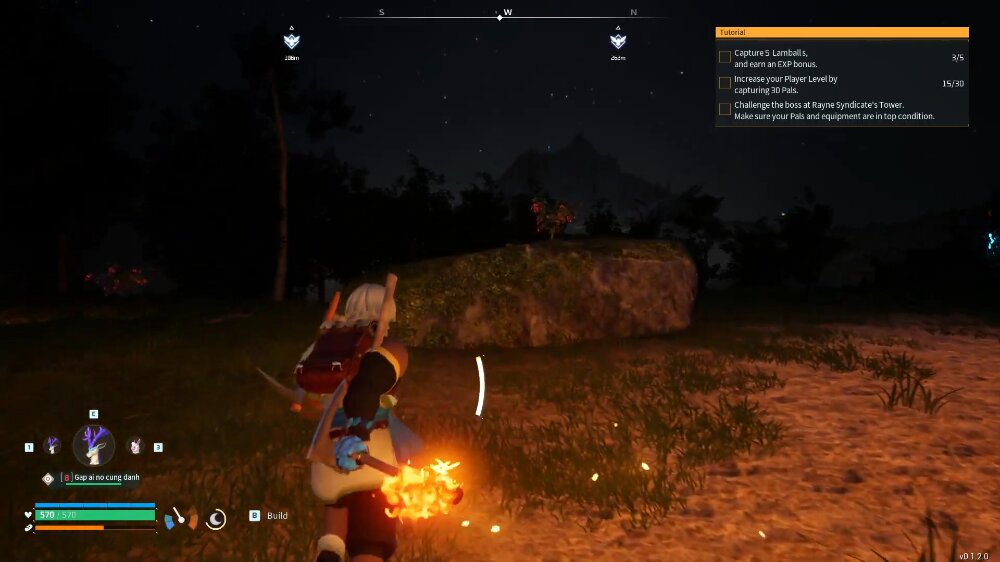Choose the rabbit Pal on the right

click(135, 446)
